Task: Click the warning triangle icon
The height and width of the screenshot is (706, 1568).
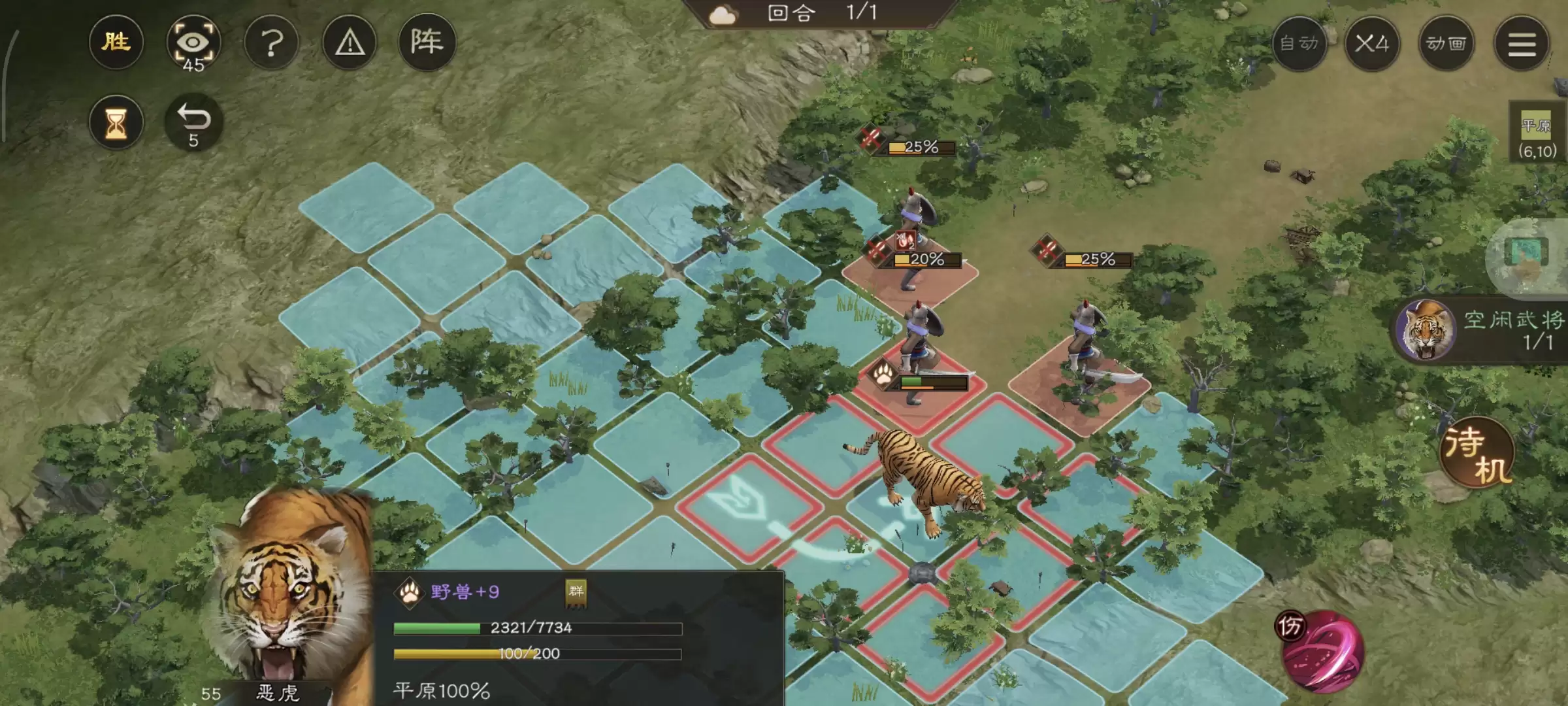Action: (351, 42)
